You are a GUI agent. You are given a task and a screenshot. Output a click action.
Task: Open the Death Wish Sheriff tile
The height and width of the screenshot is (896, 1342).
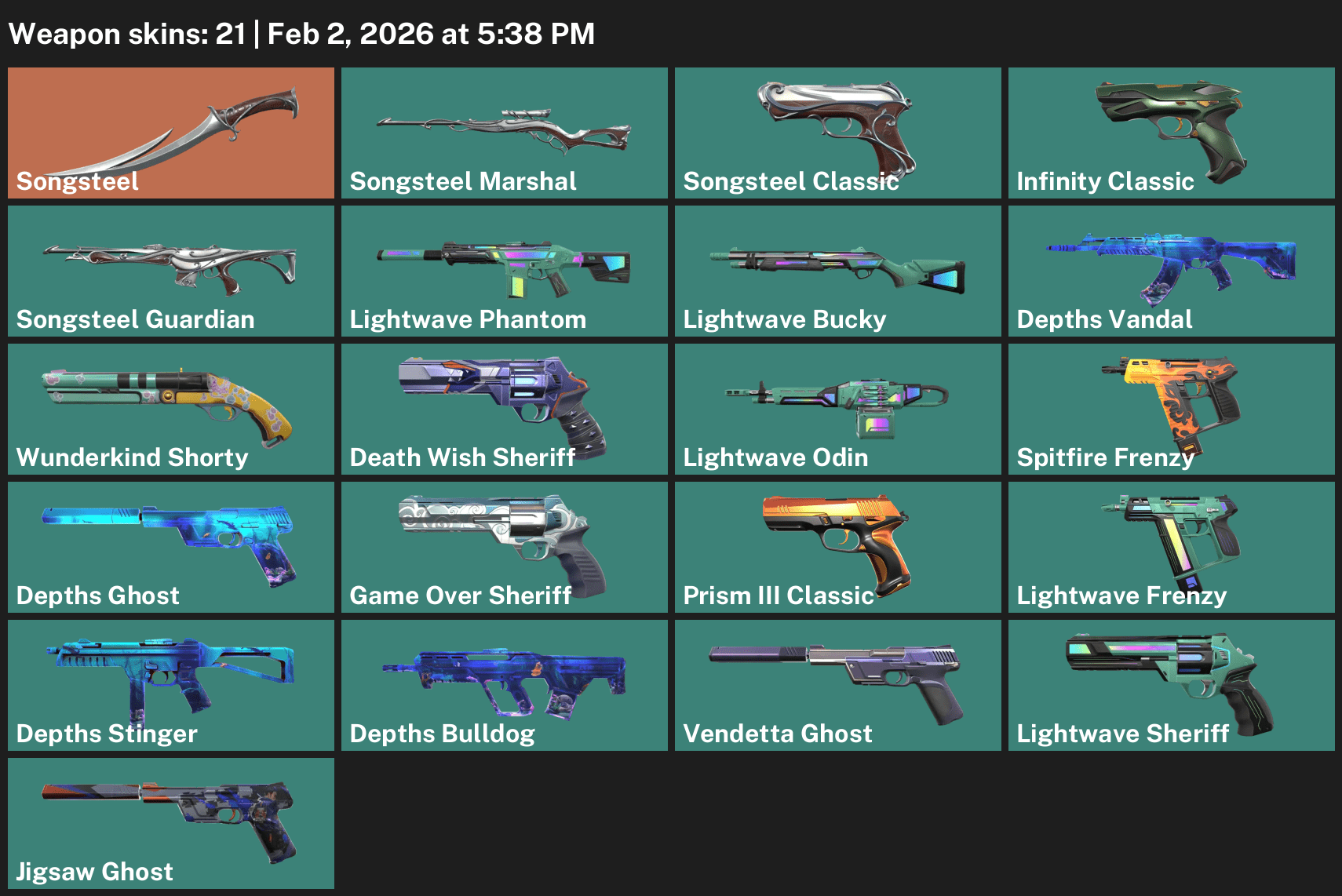(504, 410)
